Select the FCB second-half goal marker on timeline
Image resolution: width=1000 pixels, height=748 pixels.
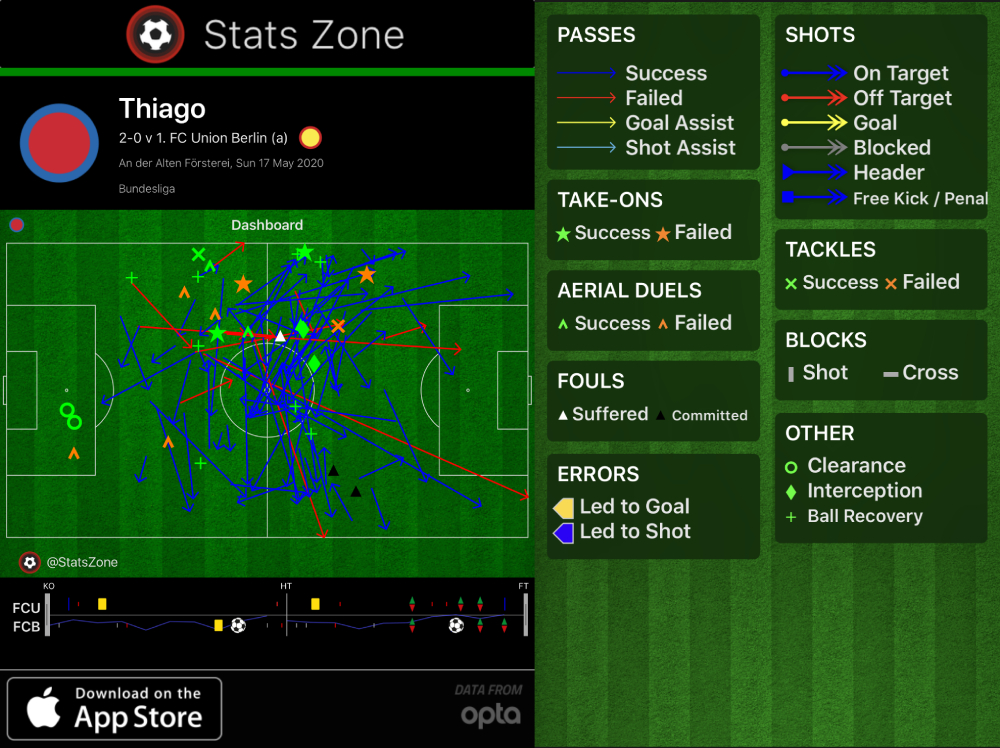tap(456, 625)
